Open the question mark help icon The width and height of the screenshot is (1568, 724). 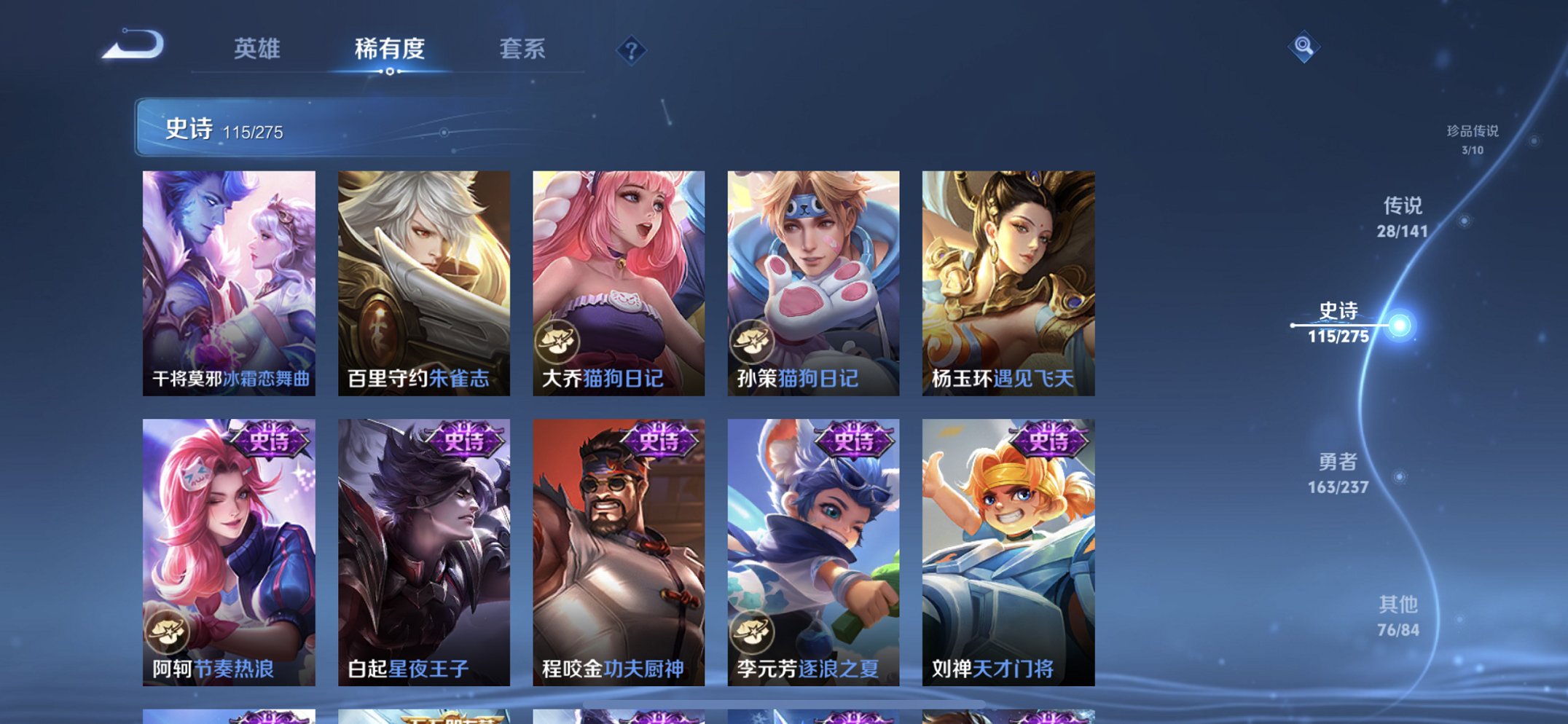[632, 50]
